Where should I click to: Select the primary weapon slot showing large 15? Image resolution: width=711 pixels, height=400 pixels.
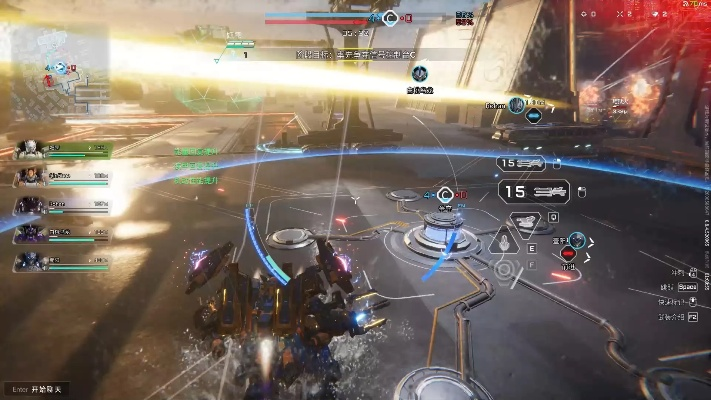click(x=533, y=190)
